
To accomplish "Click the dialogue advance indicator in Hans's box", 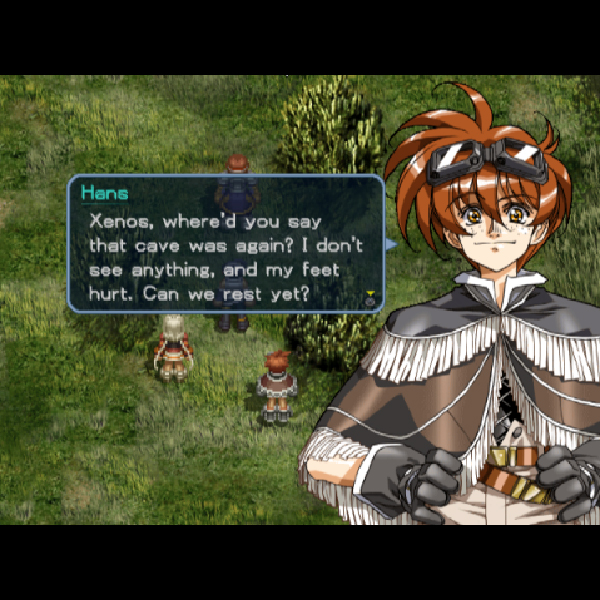I will tap(371, 297).
